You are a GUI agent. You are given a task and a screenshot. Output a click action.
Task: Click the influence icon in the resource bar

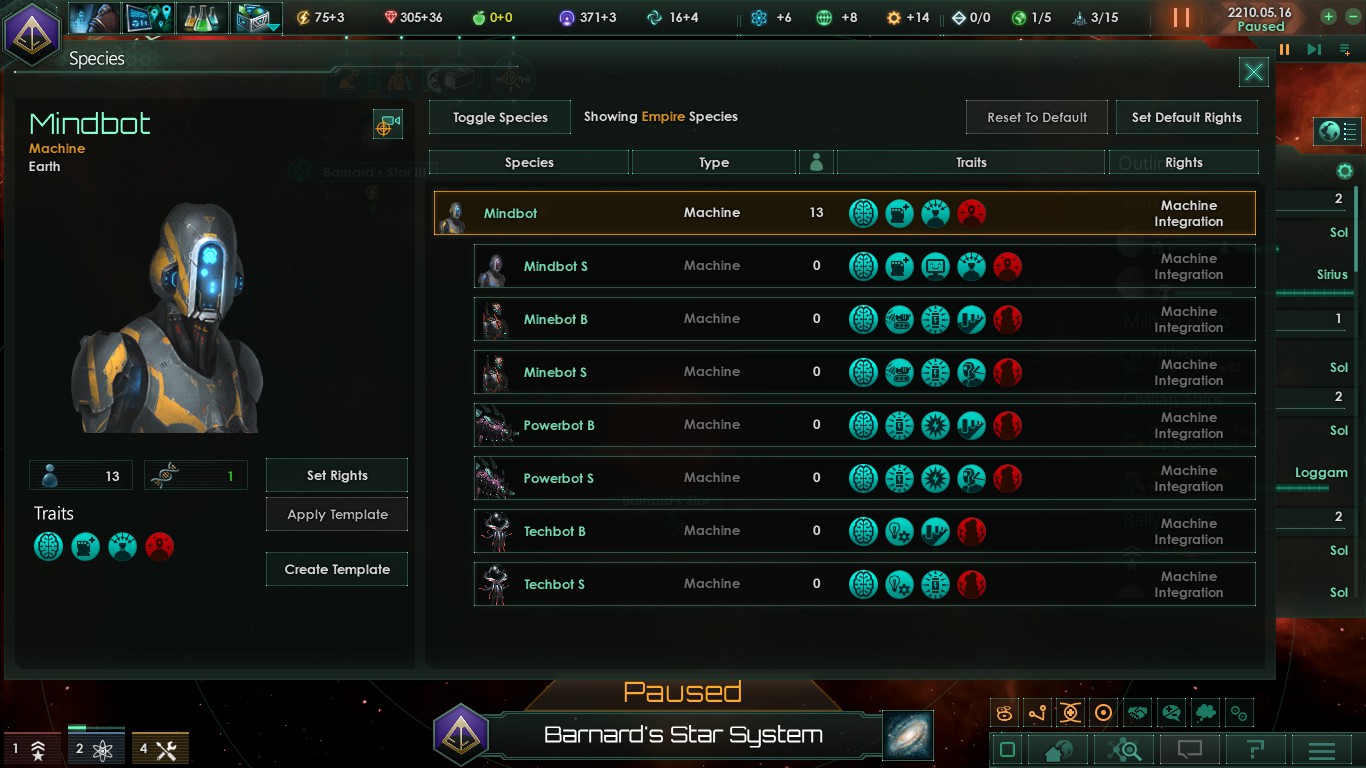[566, 17]
